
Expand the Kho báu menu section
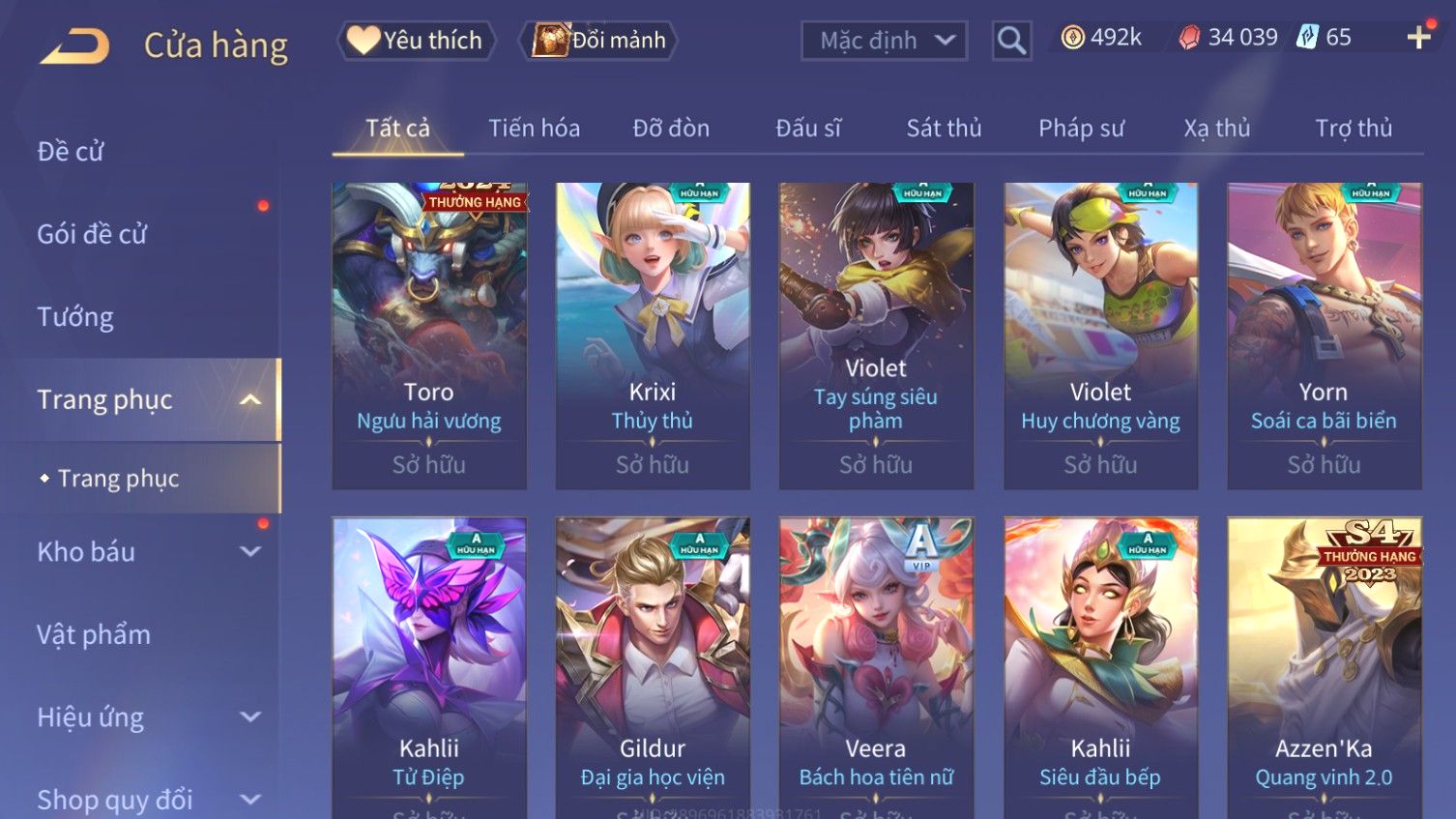coord(145,552)
